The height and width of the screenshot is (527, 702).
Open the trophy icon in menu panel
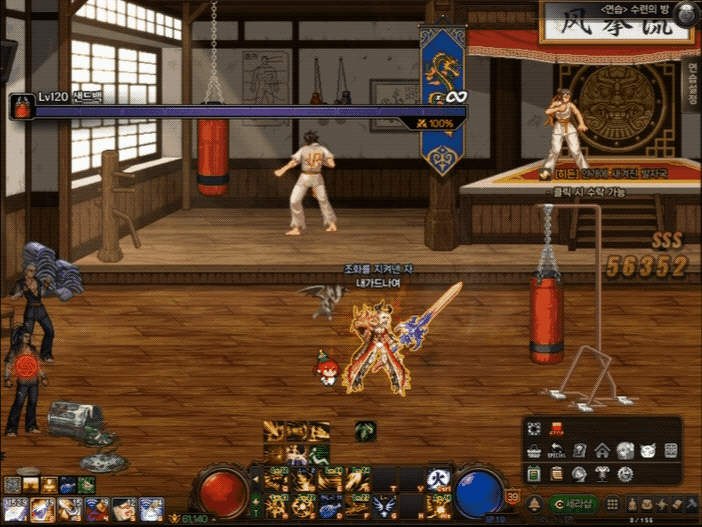click(602, 473)
